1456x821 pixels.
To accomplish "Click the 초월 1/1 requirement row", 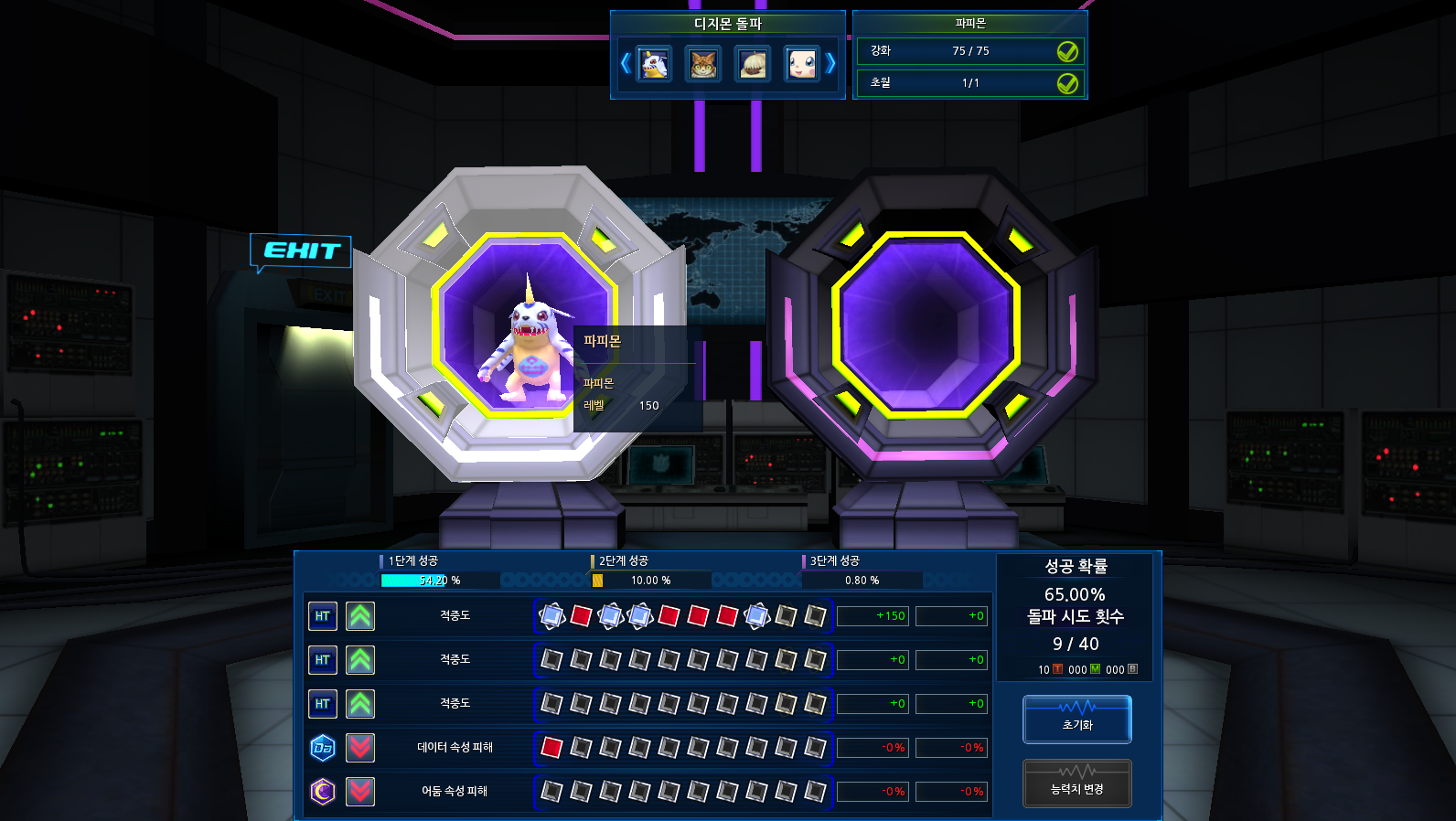I will coord(969,83).
